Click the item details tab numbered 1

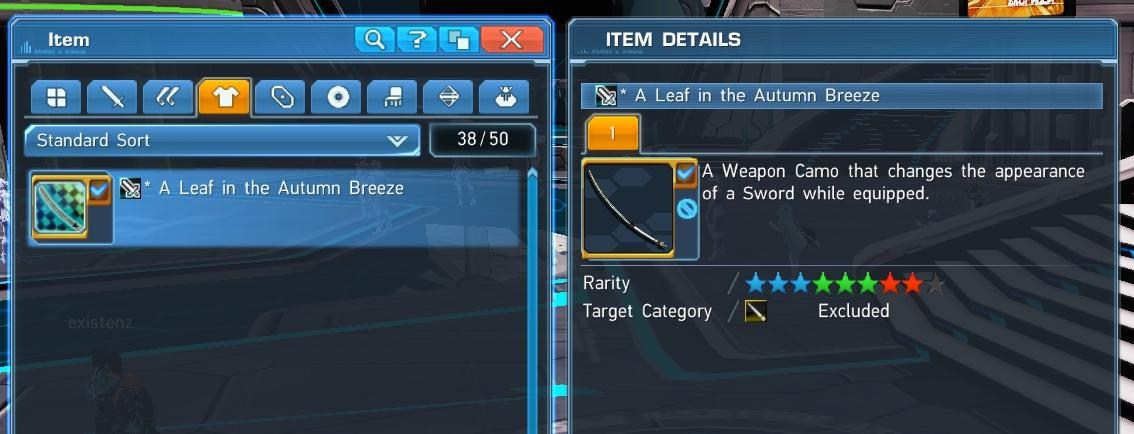pyautogui.click(x=612, y=133)
